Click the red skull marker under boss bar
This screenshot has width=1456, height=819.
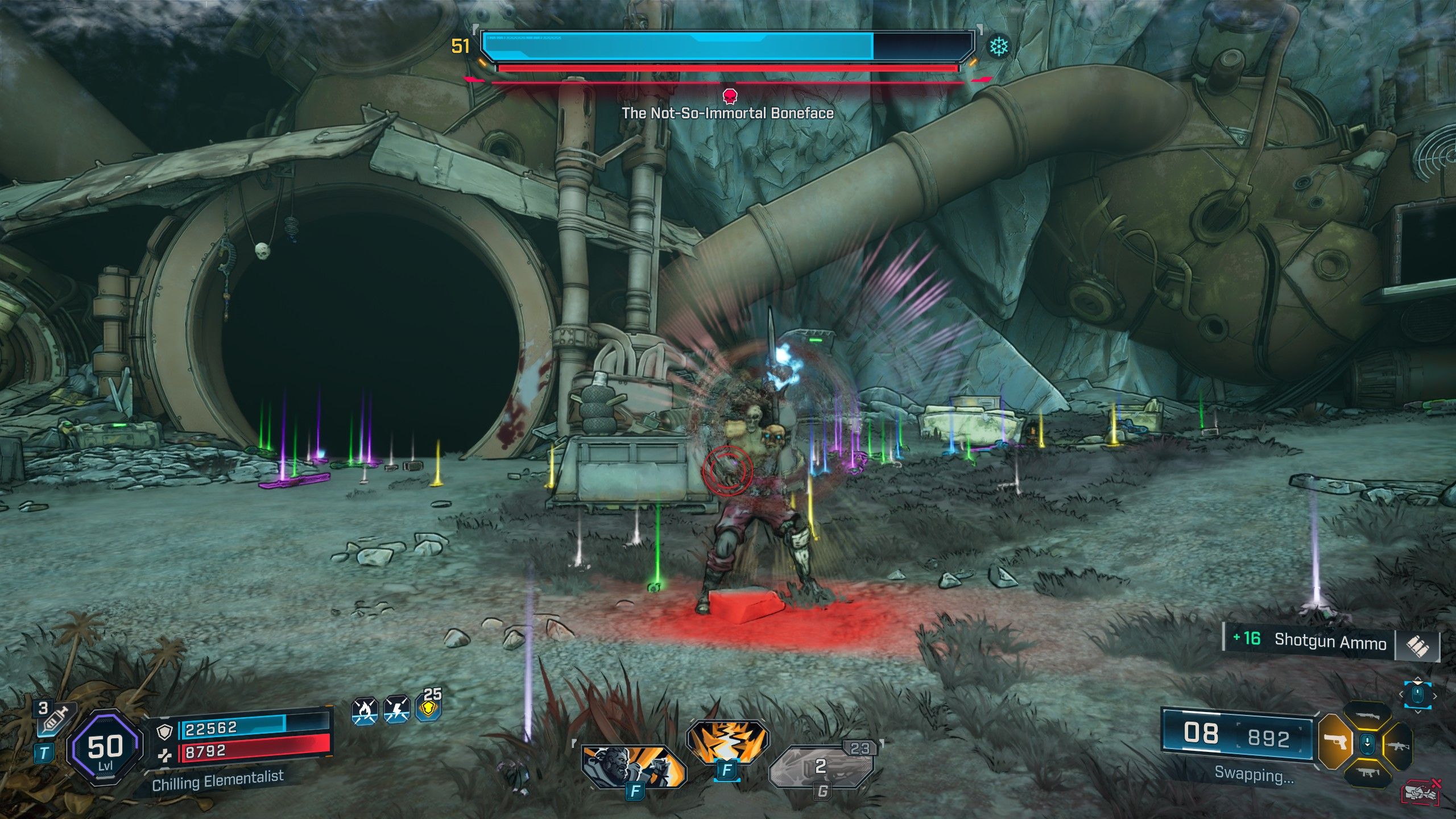tap(729, 95)
